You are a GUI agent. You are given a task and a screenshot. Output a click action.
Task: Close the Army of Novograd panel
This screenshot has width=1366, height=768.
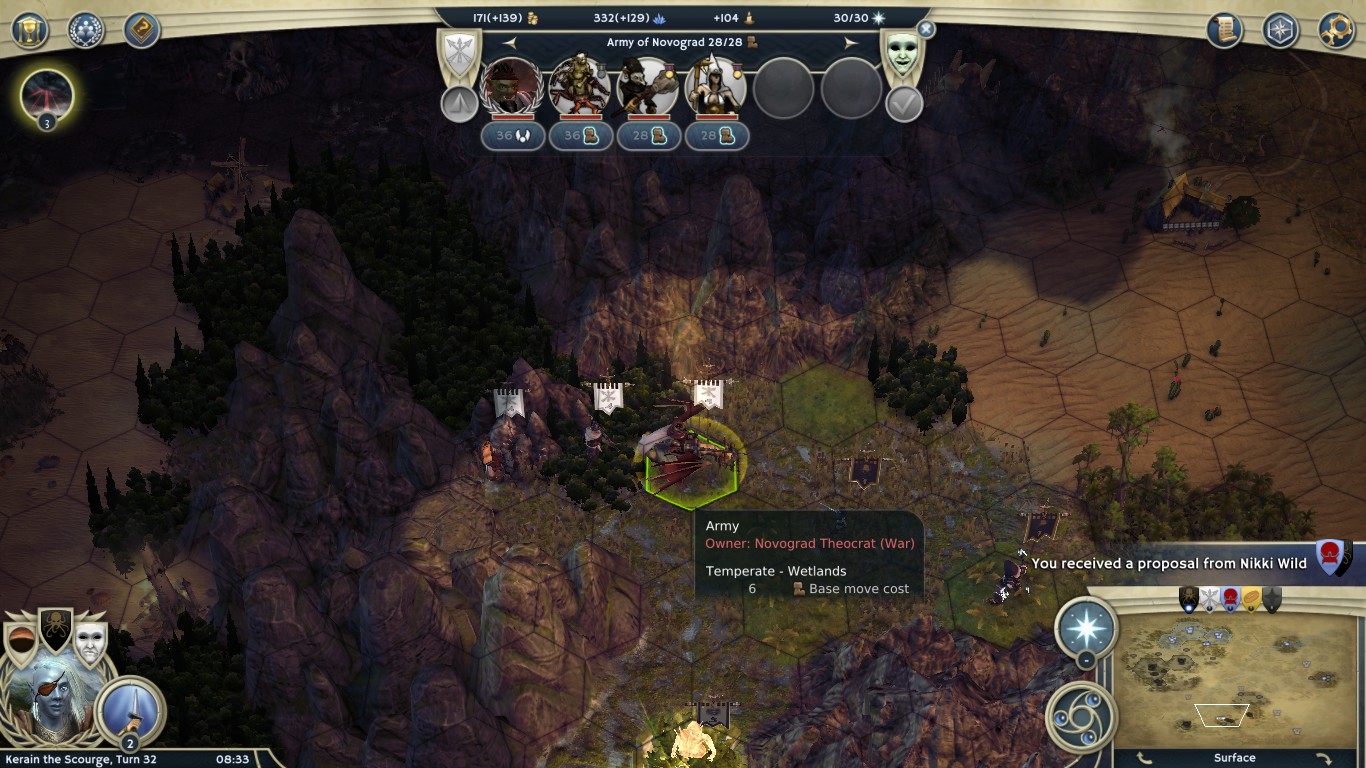point(926,30)
